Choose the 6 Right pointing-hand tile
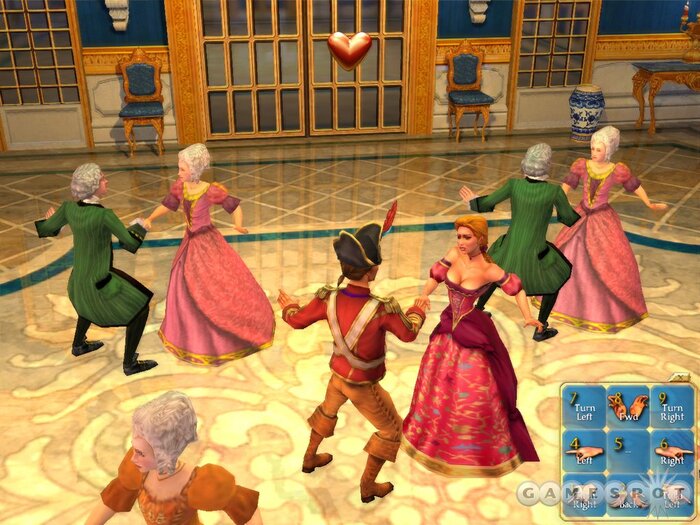Screen dimensions: 700x525 coord(672,452)
